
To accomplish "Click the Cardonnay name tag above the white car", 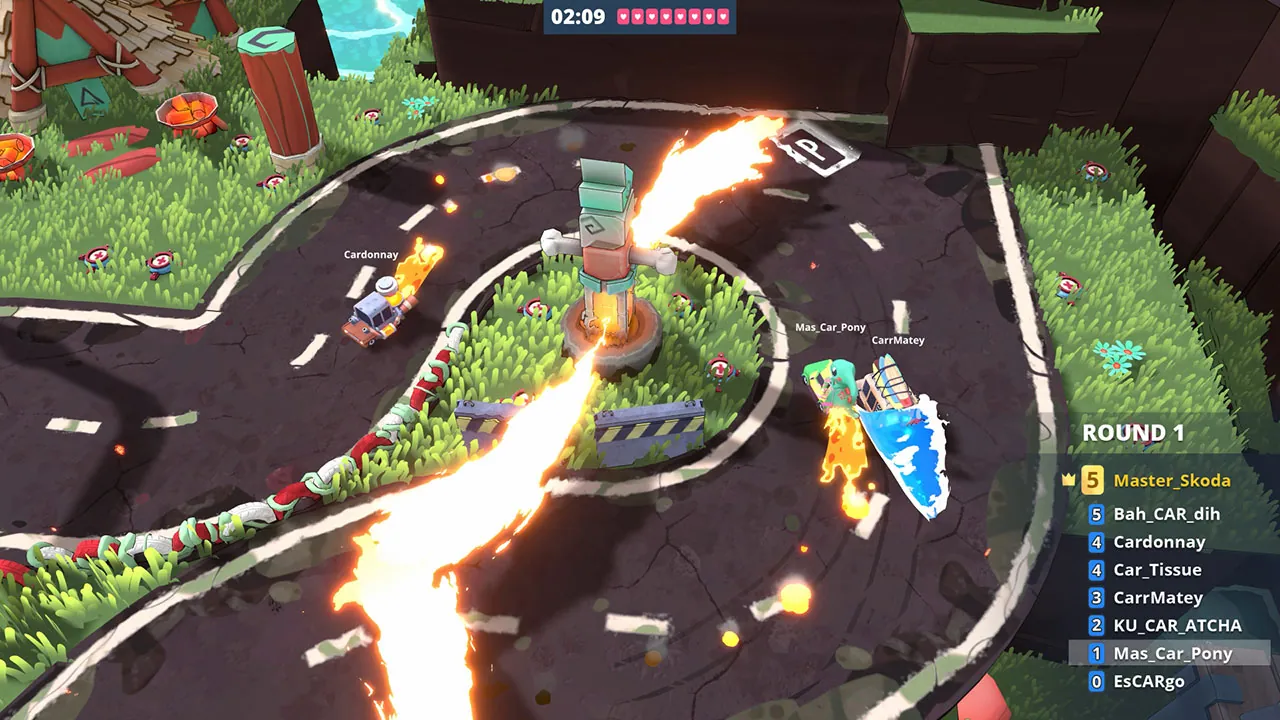I will pos(371,254).
